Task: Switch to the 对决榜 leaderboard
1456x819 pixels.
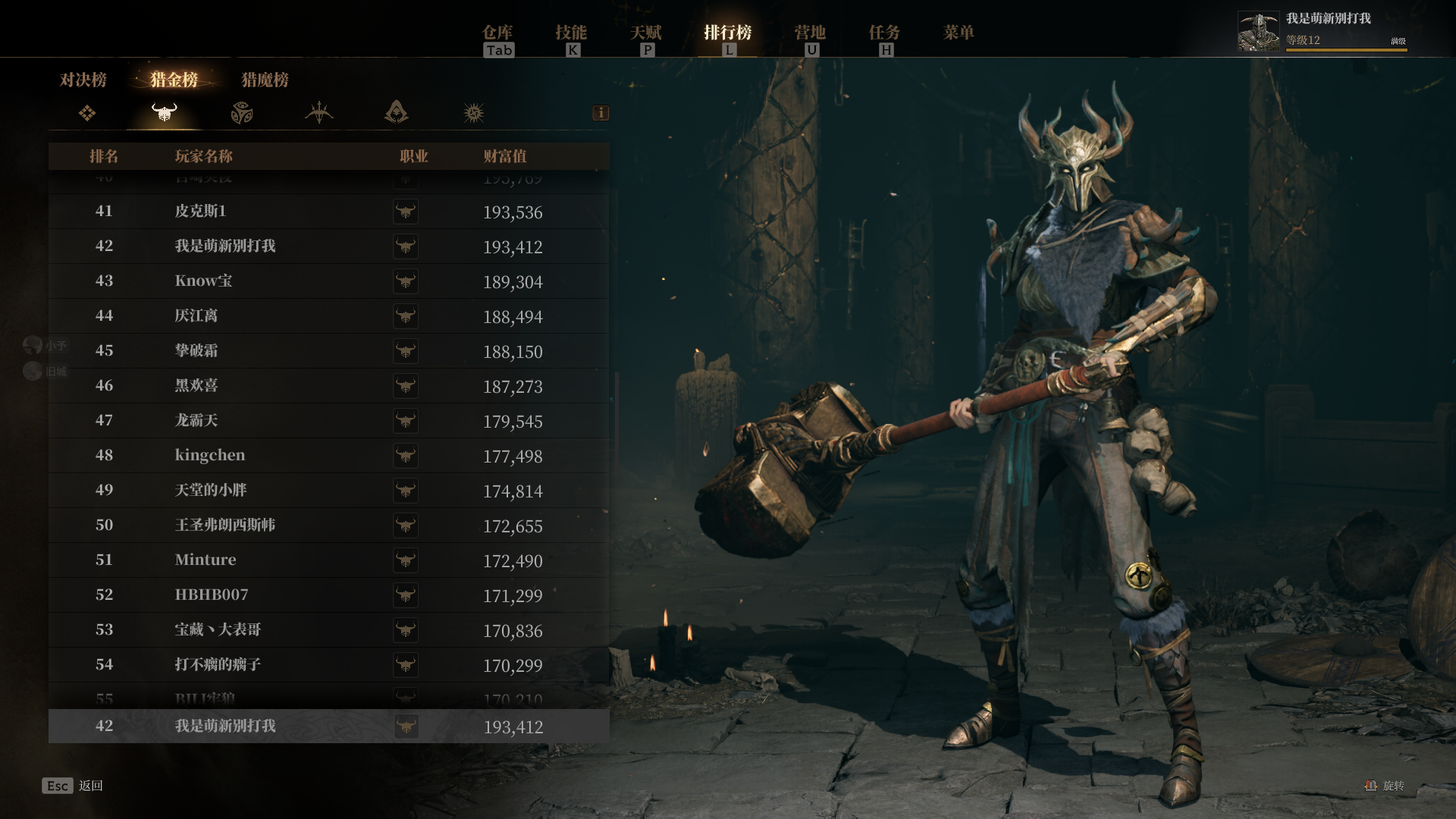Action: point(83,80)
